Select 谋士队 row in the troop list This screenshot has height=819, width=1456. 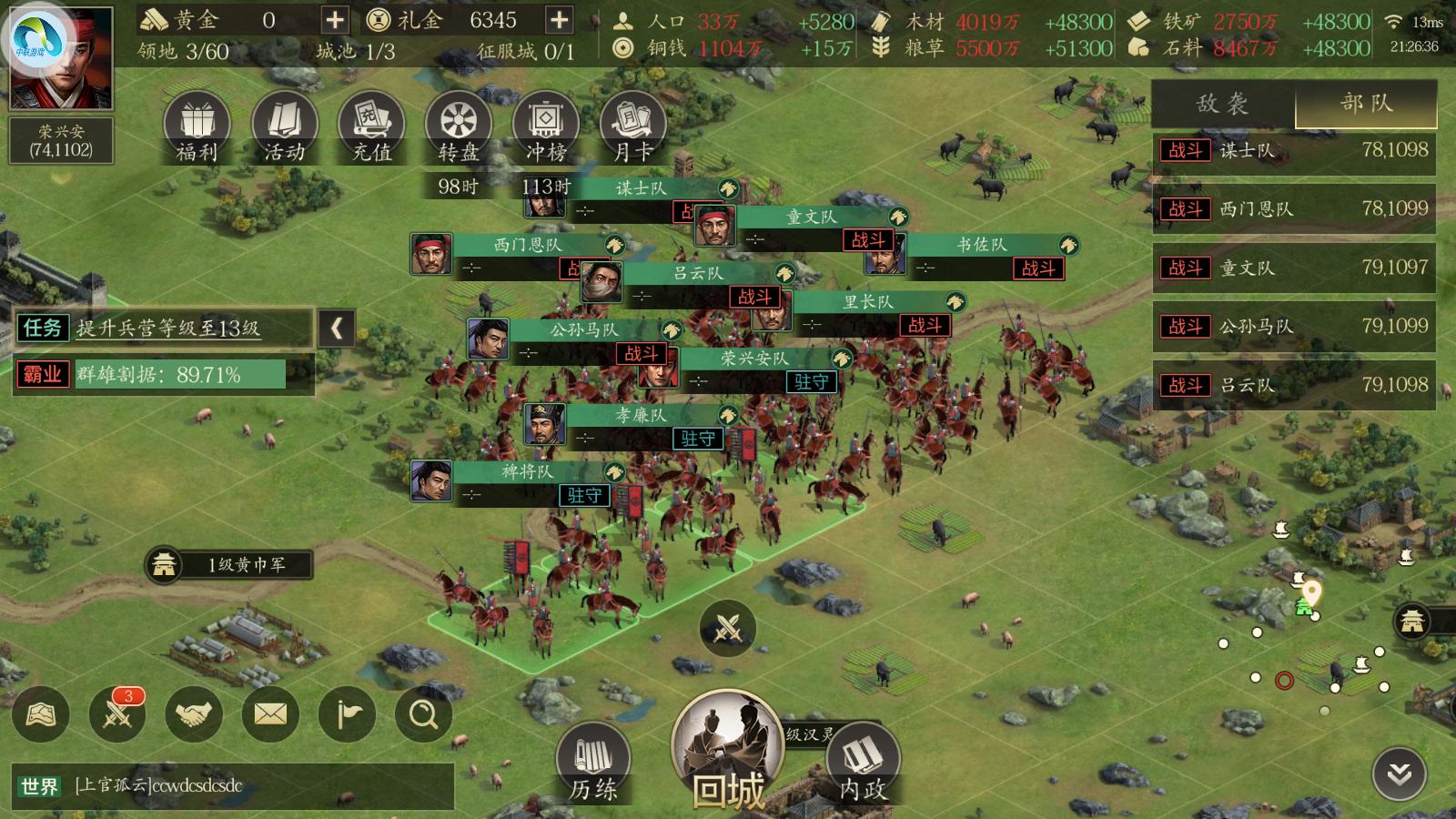1294,150
